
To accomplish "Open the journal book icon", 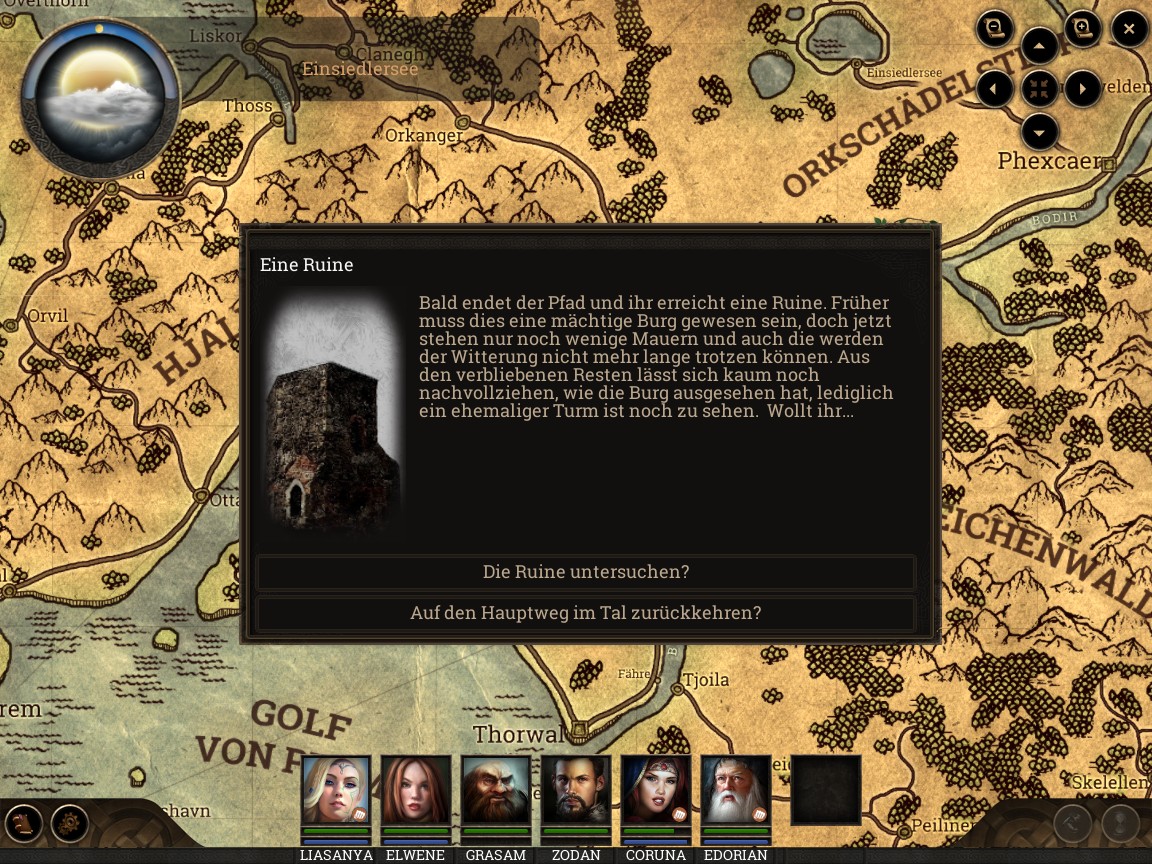I will click(x=23, y=824).
